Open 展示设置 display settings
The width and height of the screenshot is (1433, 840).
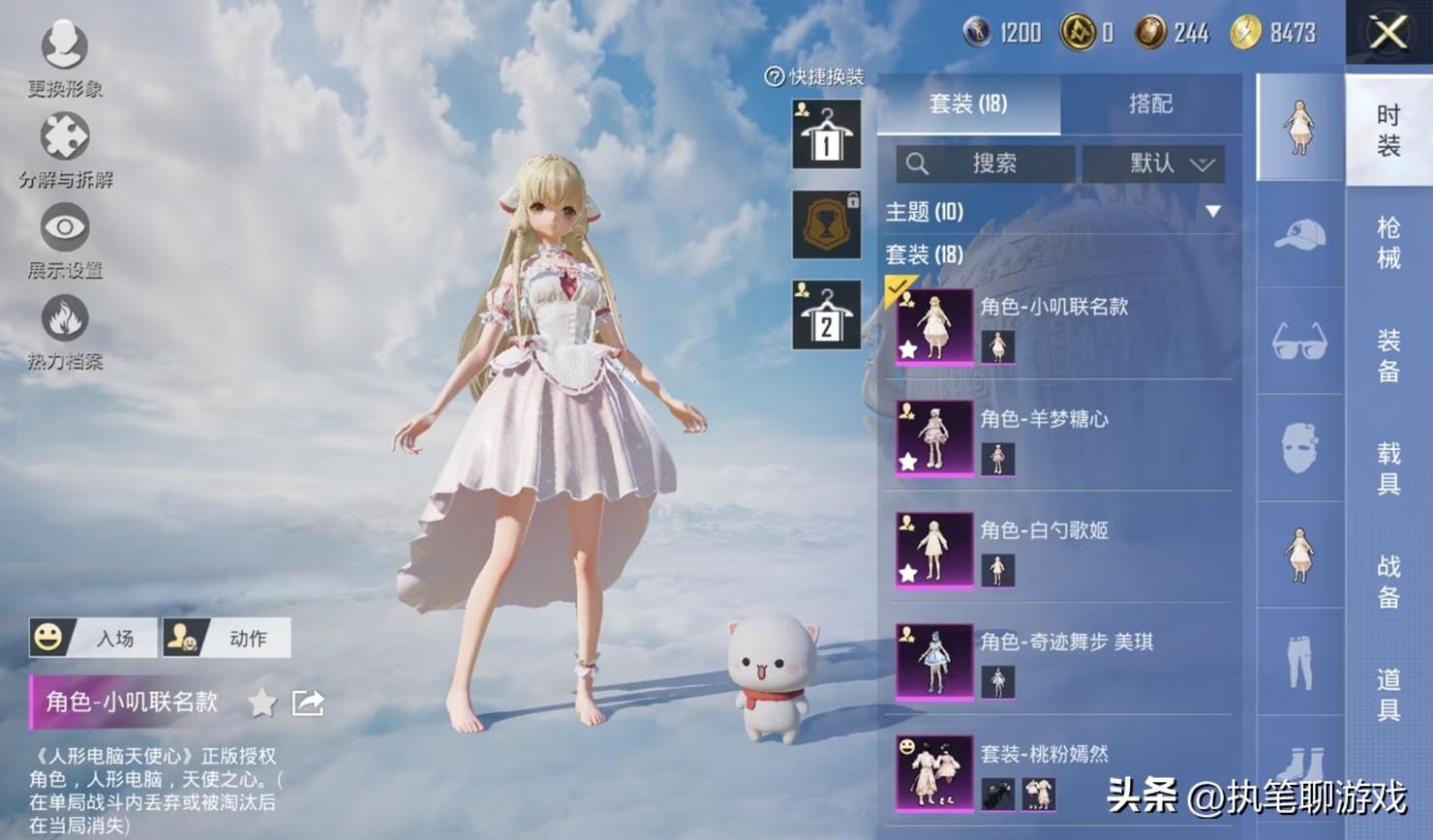pyautogui.click(x=65, y=239)
